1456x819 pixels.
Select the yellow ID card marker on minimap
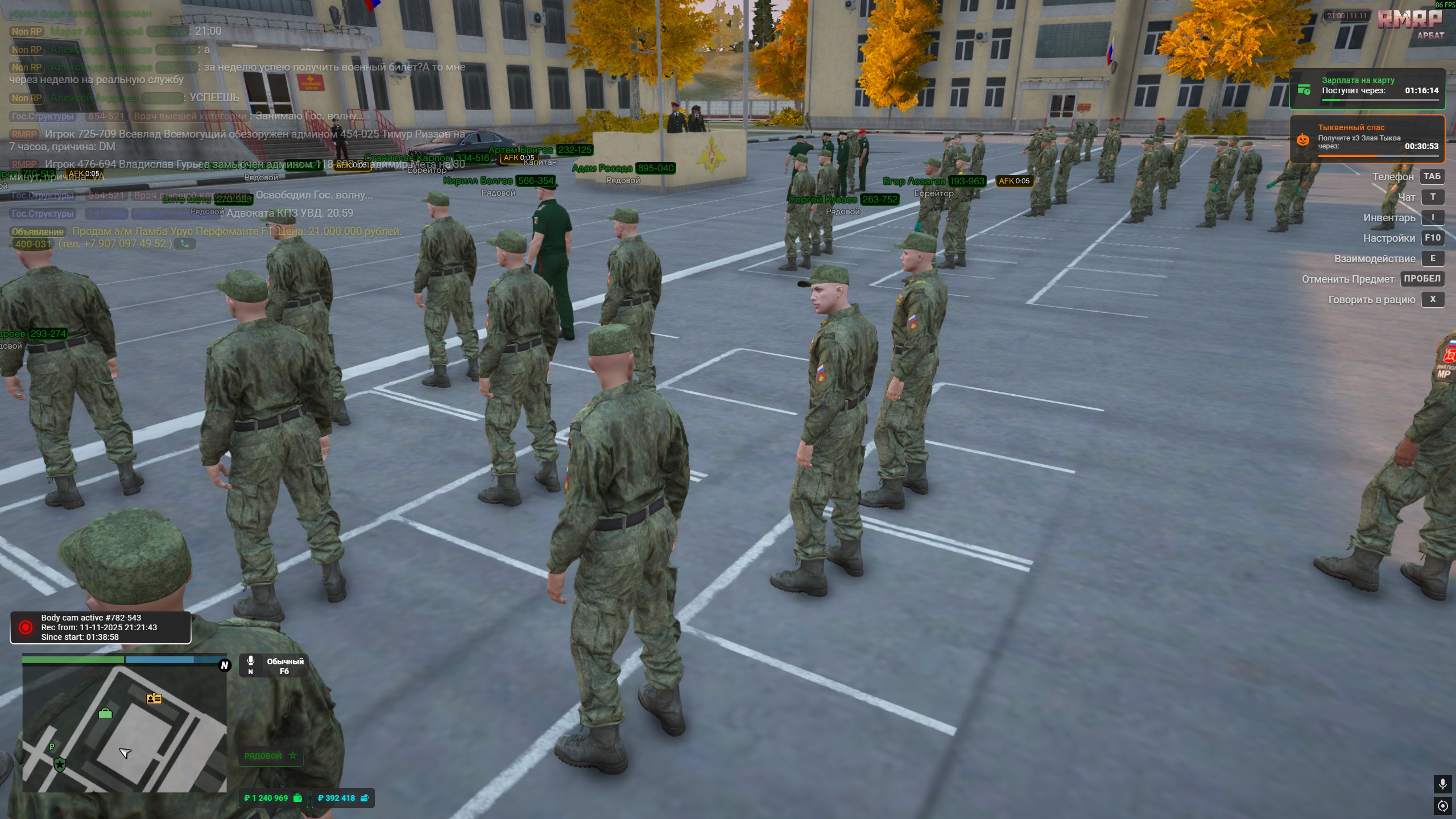[x=154, y=698]
